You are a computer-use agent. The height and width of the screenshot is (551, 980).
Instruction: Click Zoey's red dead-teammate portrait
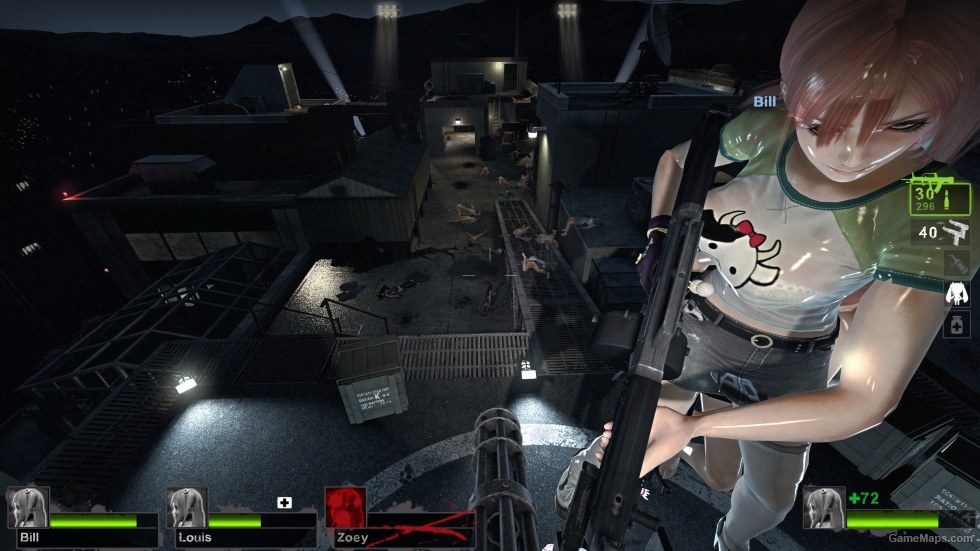point(345,507)
